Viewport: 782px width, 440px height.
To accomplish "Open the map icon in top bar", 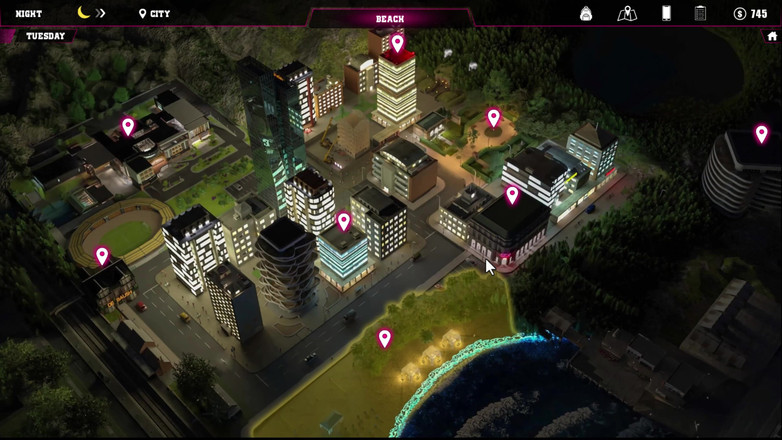I will (627, 14).
